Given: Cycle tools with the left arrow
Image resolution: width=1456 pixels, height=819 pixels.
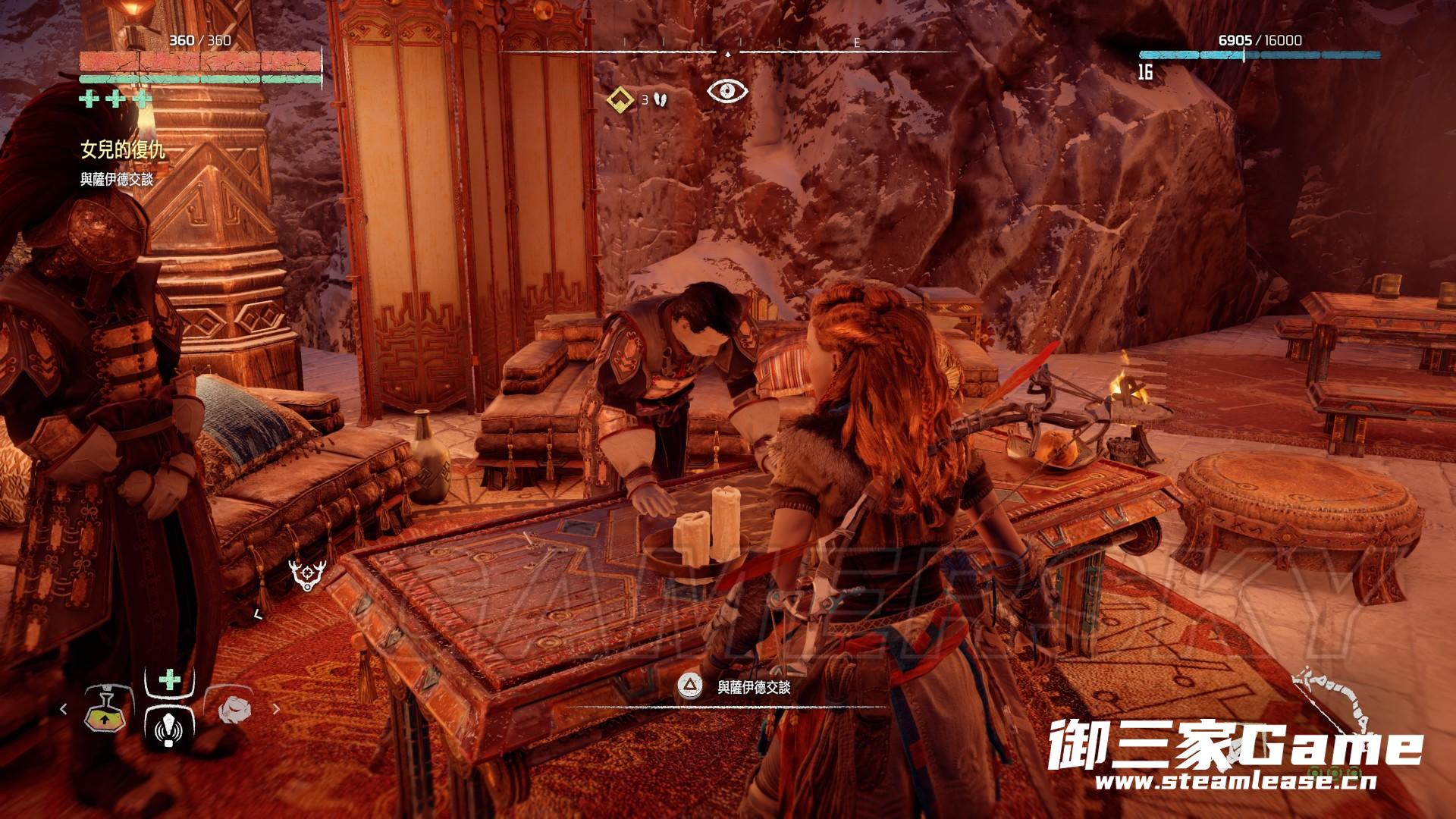Looking at the screenshot, I should click(x=64, y=709).
